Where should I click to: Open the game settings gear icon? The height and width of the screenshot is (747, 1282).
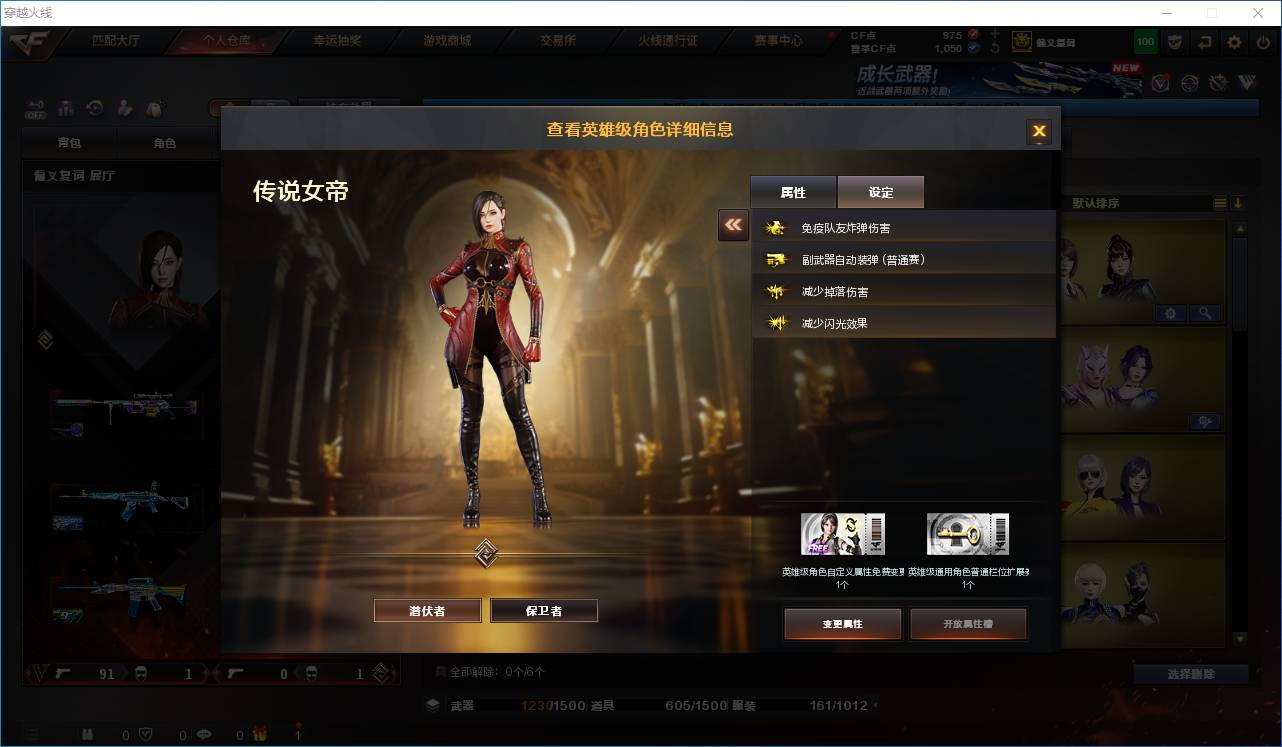point(1234,41)
